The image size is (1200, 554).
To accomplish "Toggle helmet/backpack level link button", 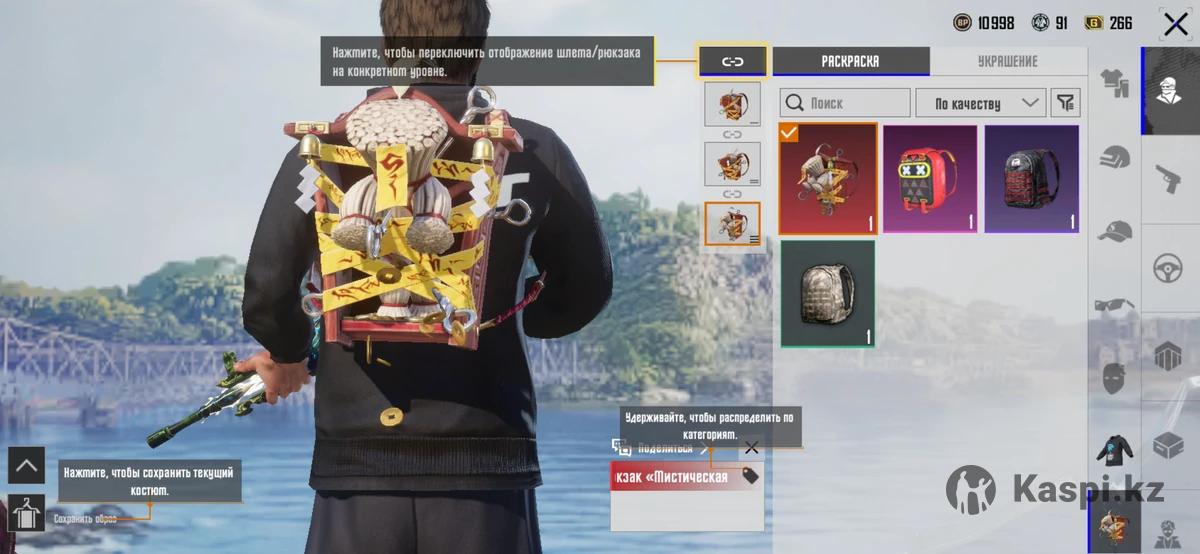I will coord(732,61).
